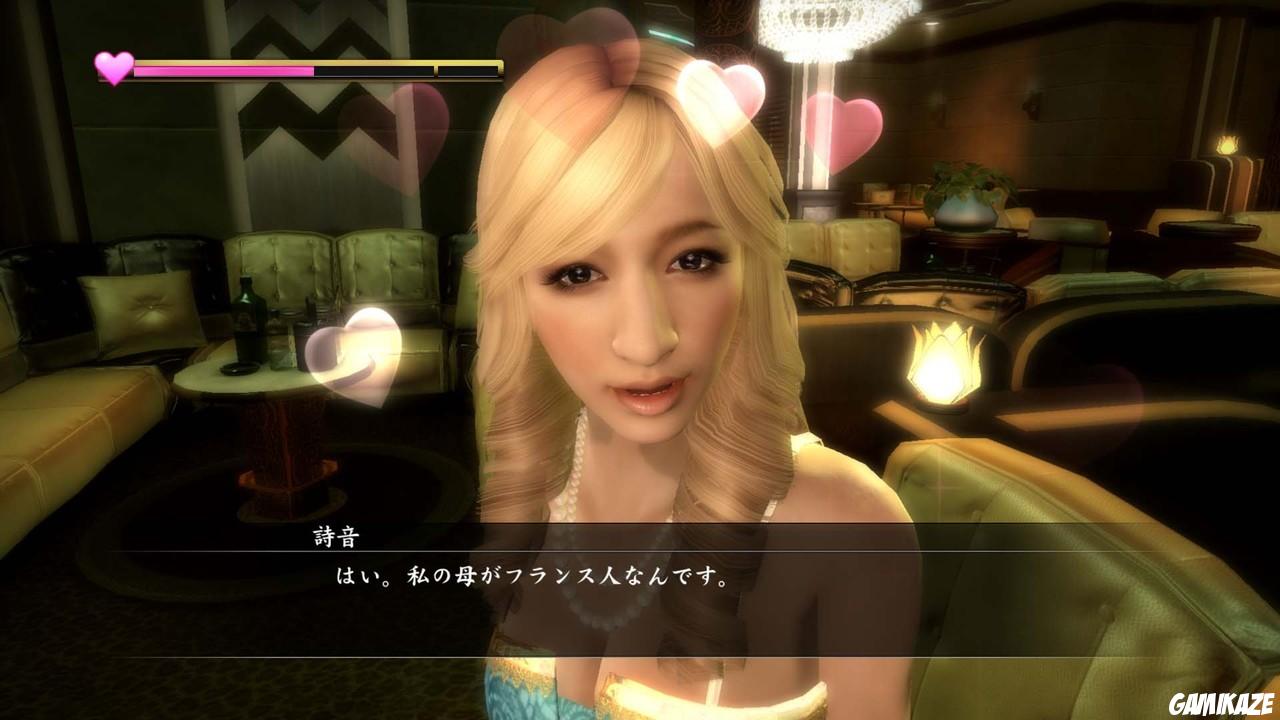Click the heart particle beside the wine bottle

(x=355, y=355)
